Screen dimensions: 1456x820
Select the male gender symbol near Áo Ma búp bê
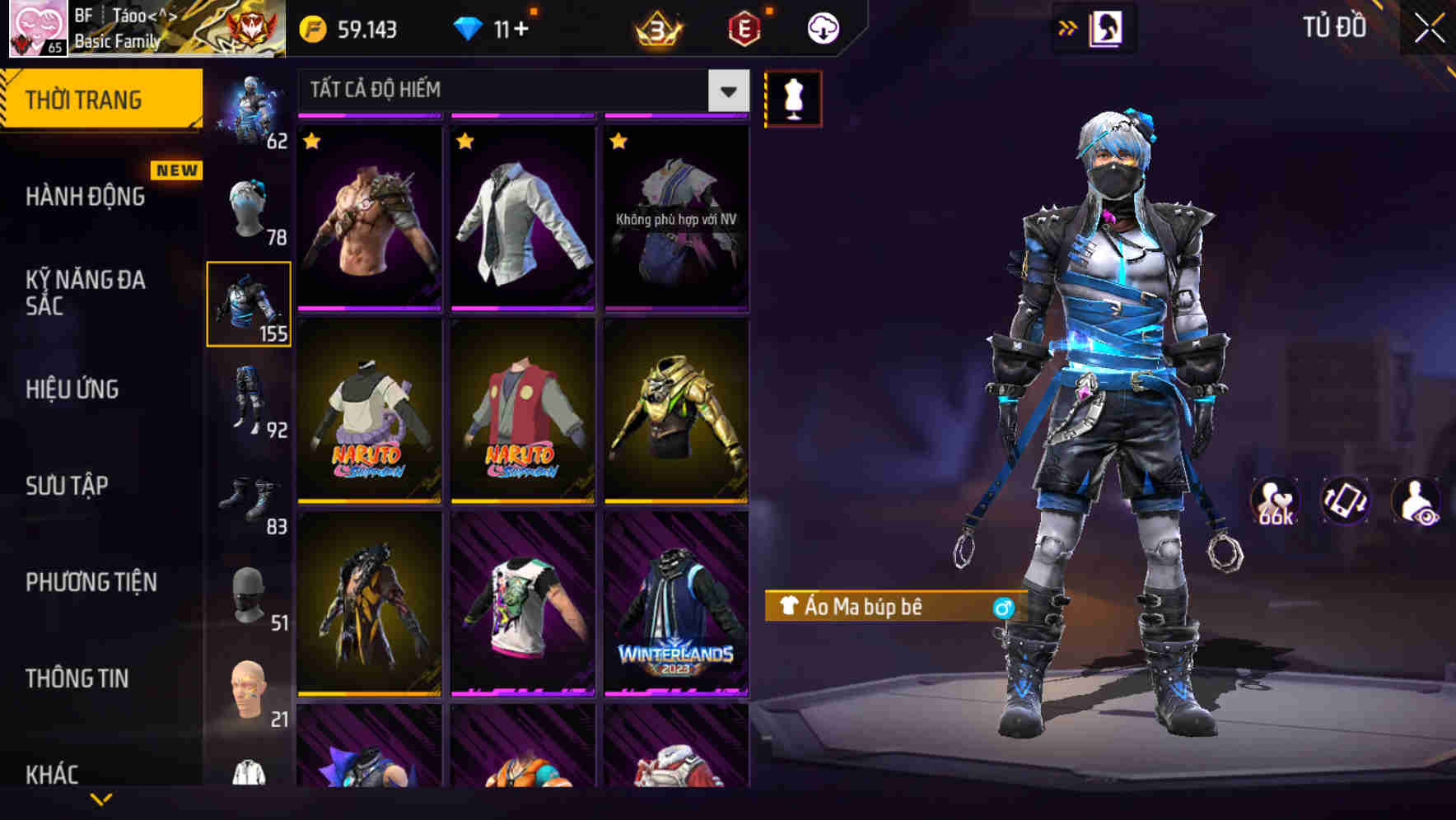point(1003,608)
